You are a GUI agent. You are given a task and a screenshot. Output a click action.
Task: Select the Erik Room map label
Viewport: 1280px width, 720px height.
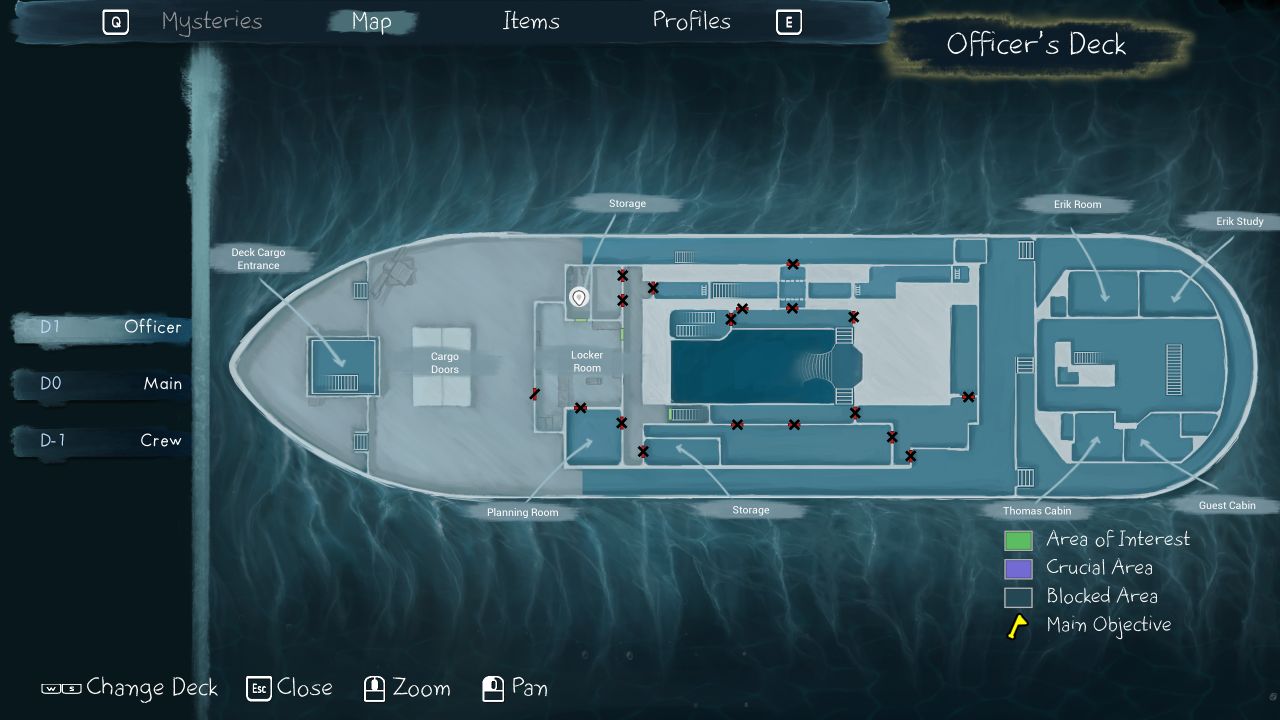[x=1077, y=205]
